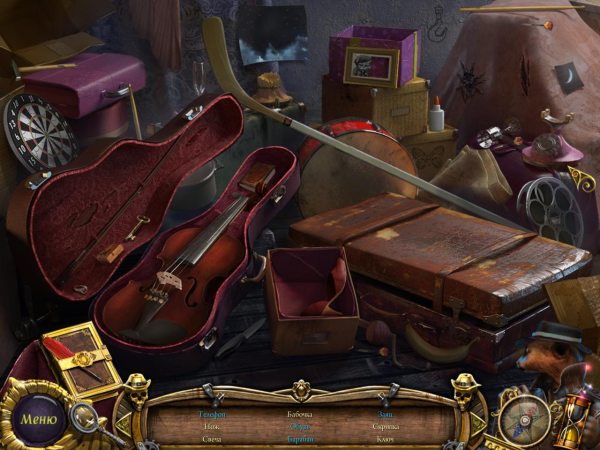Click the right arrow of the item list
600x450 pixels.
pos(478,425)
